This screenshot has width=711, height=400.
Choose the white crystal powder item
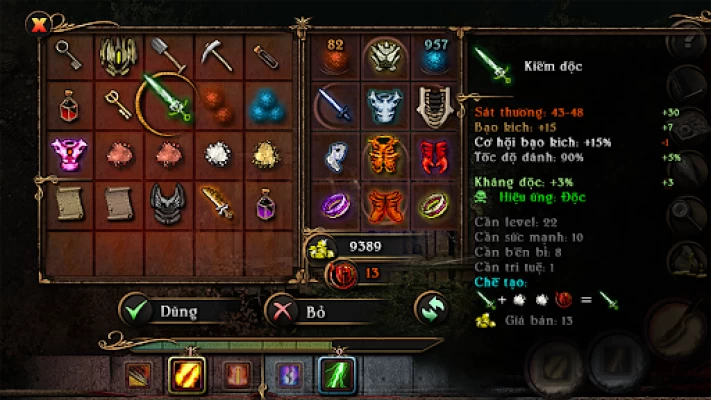(x=217, y=152)
